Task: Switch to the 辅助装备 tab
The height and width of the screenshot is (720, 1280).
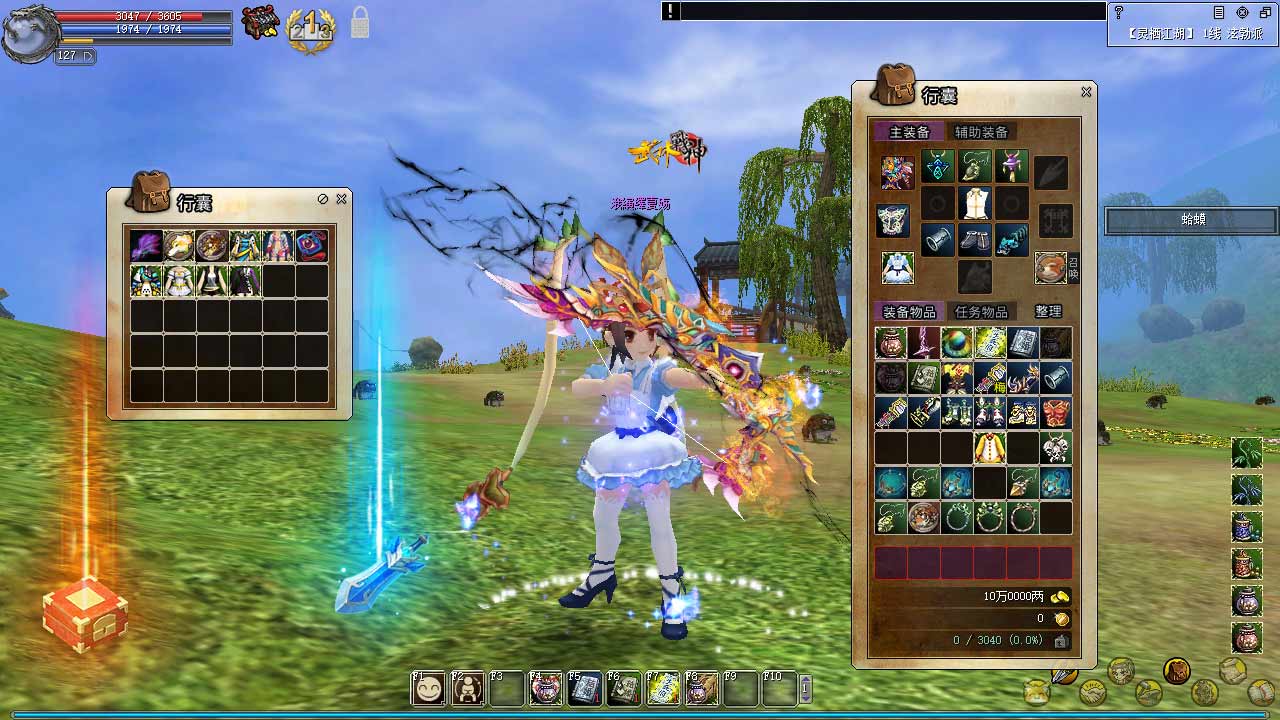Action: click(981, 132)
